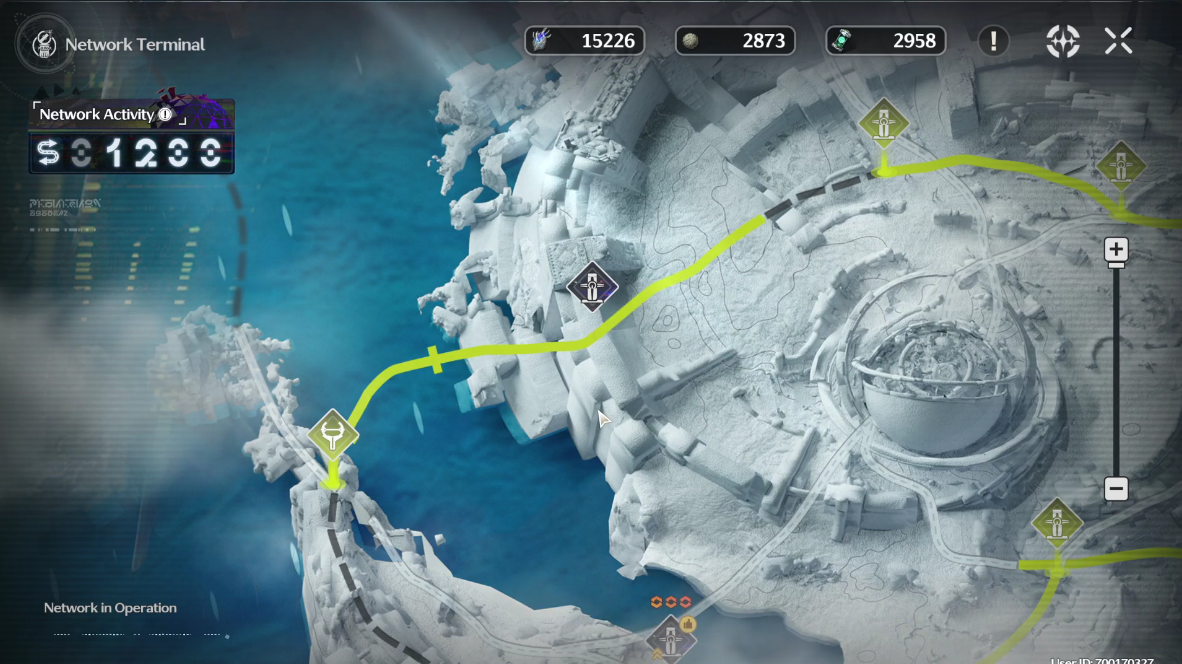The image size is (1182, 664).
Task: Recenter the map using the crosshair icon
Action: click(1062, 41)
